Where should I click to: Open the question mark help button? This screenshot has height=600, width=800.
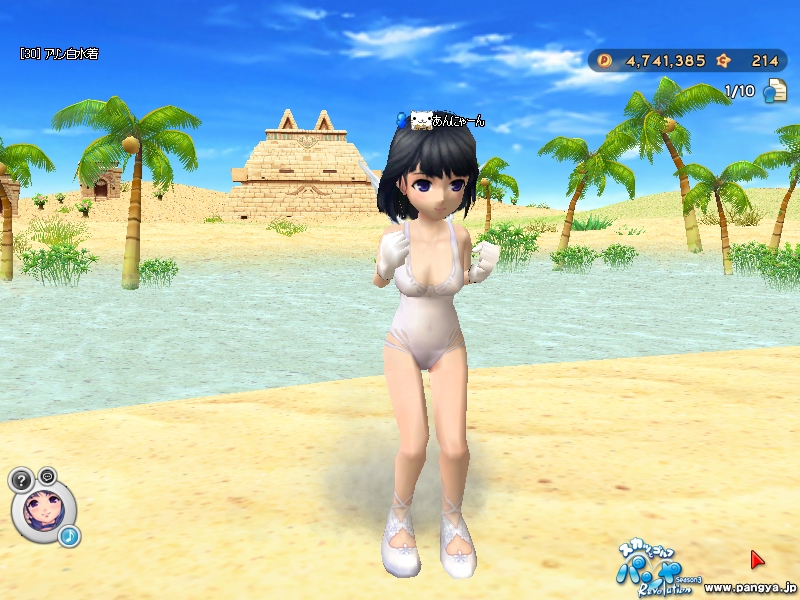click(x=21, y=480)
